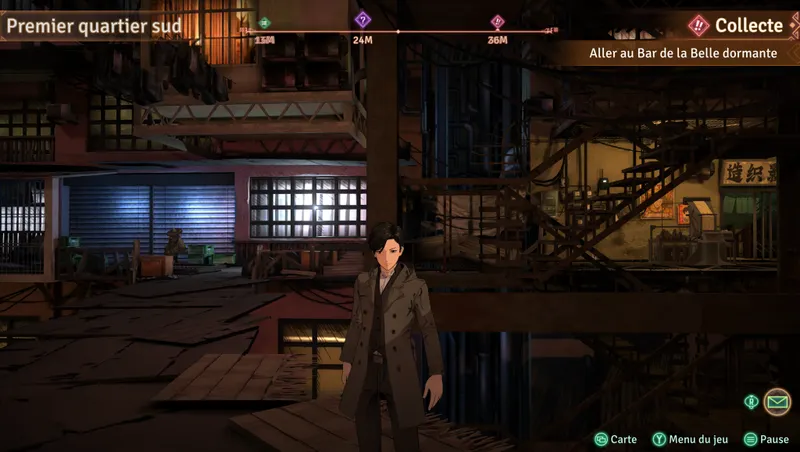This screenshot has width=800, height=452.
Task: Select the Collecte quest tracker
Action: 737,25
